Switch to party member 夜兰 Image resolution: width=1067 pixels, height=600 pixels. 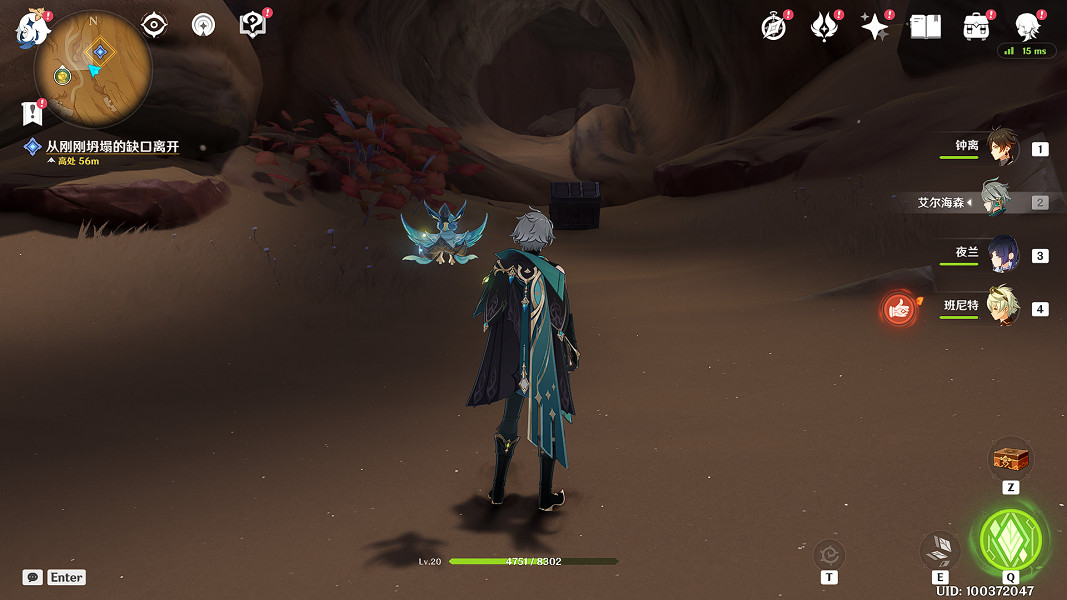1000,254
